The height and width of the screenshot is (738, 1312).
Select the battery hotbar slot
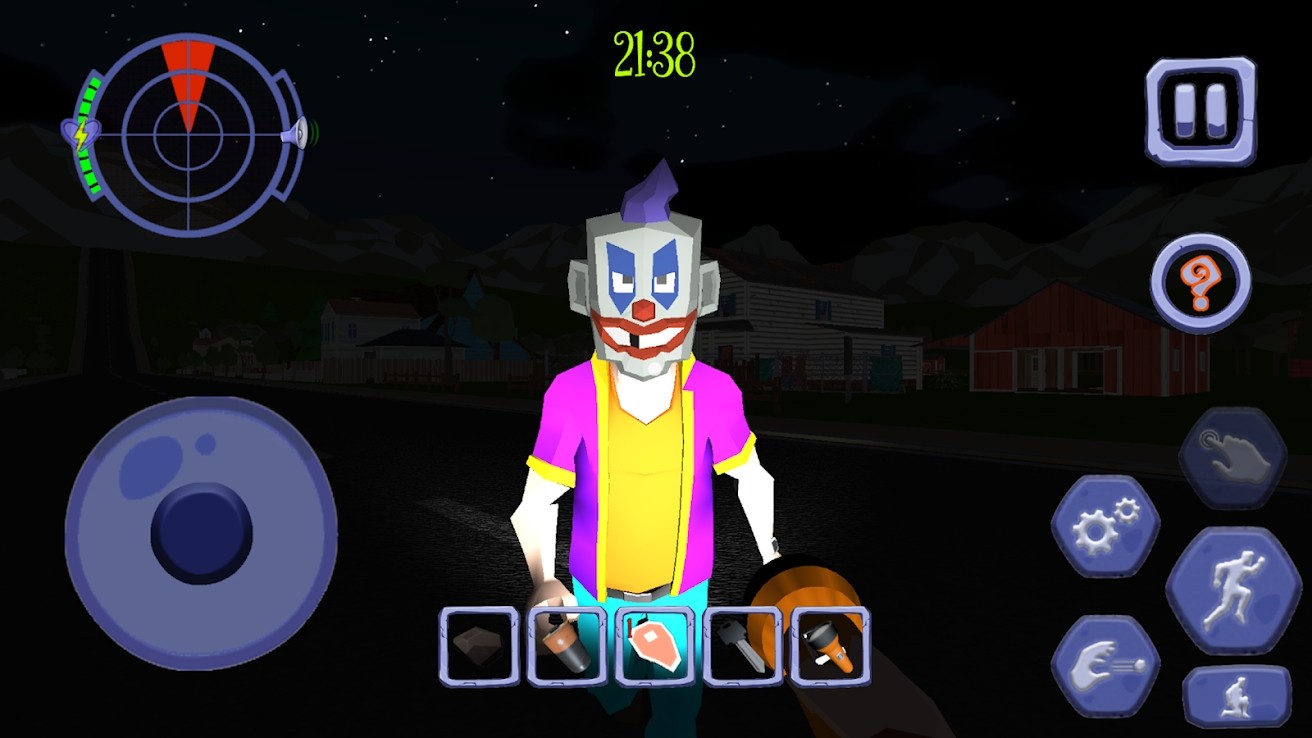pyautogui.click(x=567, y=646)
